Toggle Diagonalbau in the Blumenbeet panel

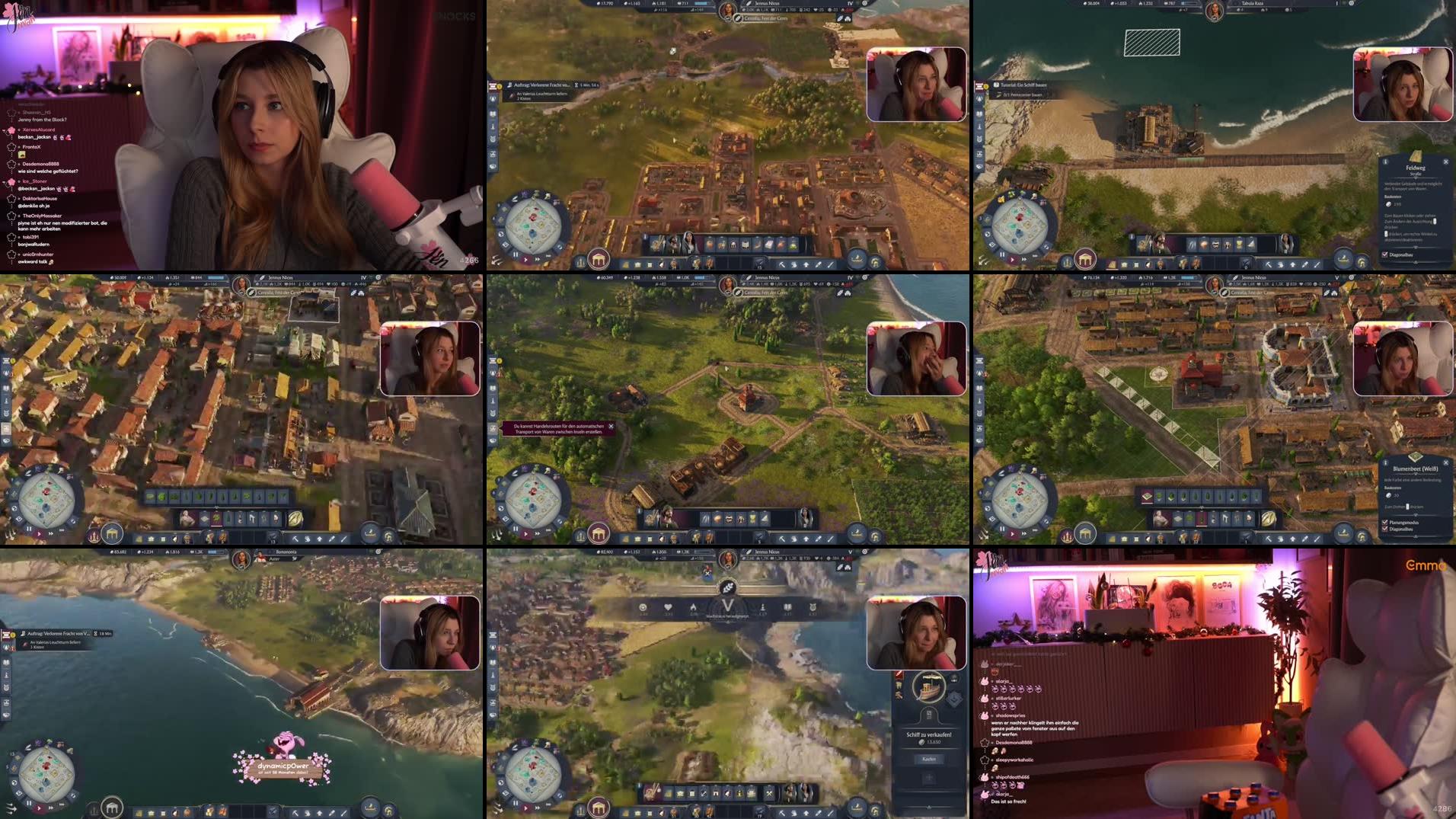[x=1384, y=528]
